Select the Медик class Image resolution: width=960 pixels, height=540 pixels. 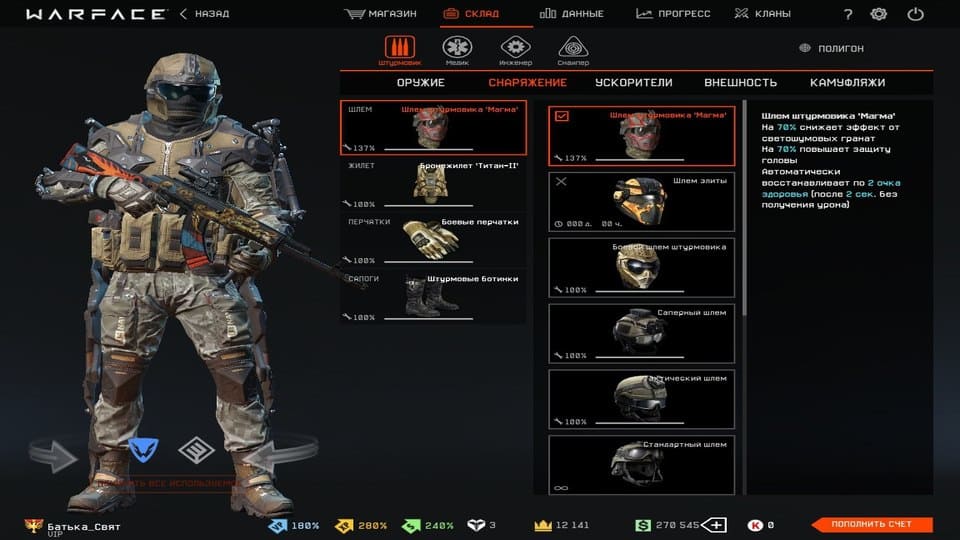pyautogui.click(x=456, y=50)
